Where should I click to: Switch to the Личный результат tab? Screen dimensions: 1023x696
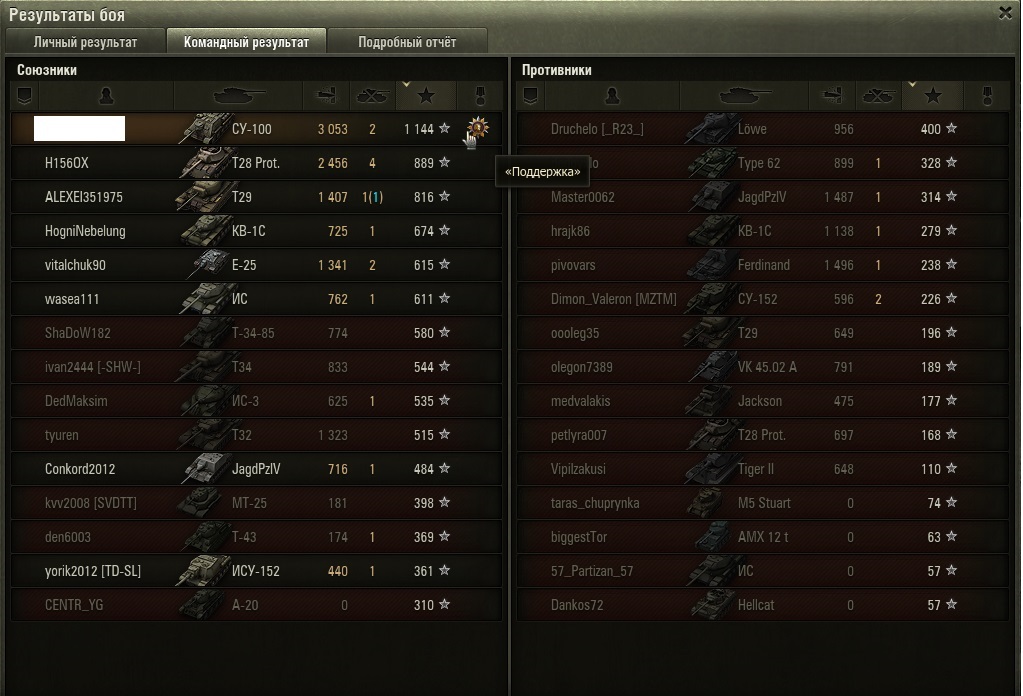click(x=85, y=42)
